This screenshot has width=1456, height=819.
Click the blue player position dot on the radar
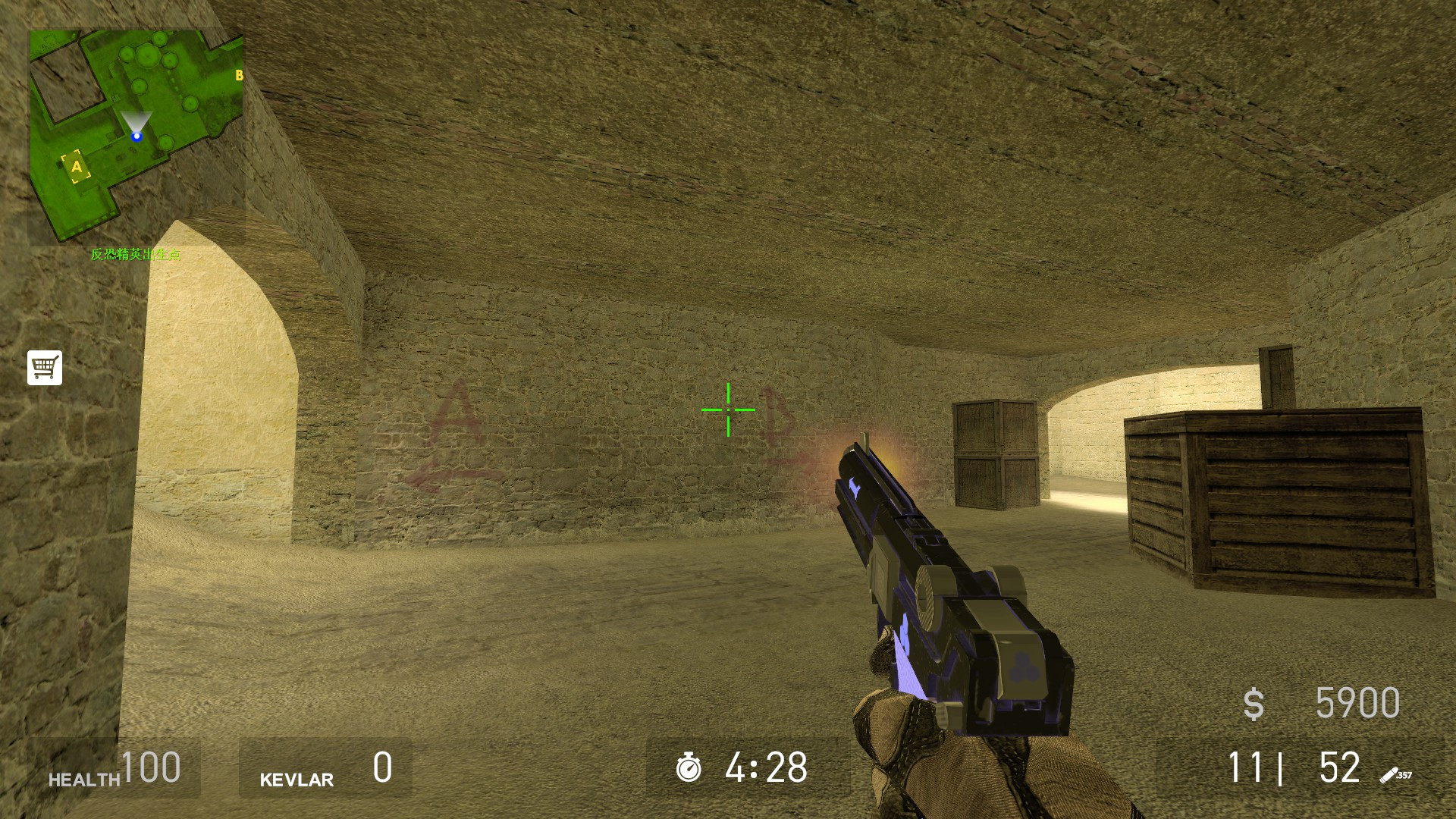pos(136,136)
